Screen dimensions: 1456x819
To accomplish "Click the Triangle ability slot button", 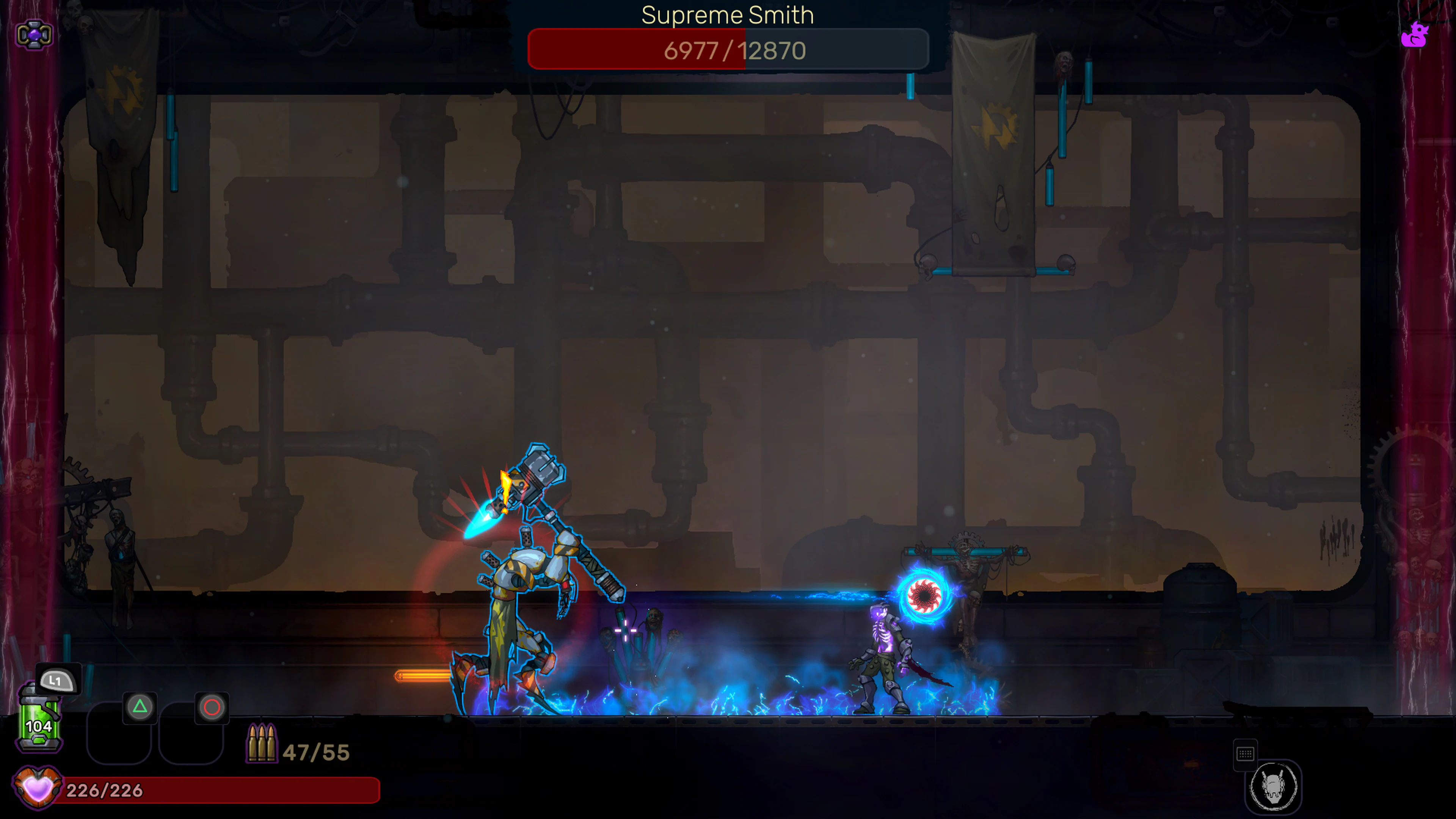I will point(140,706).
